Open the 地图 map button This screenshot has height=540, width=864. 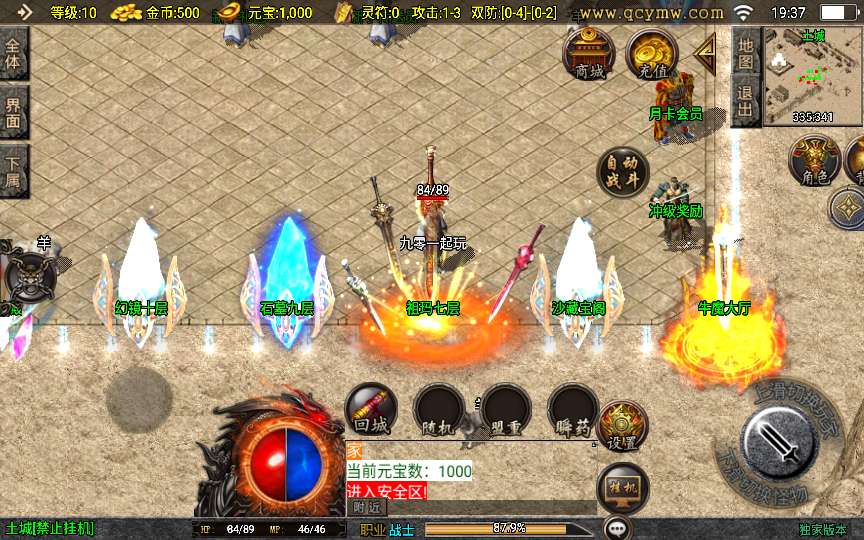745,53
